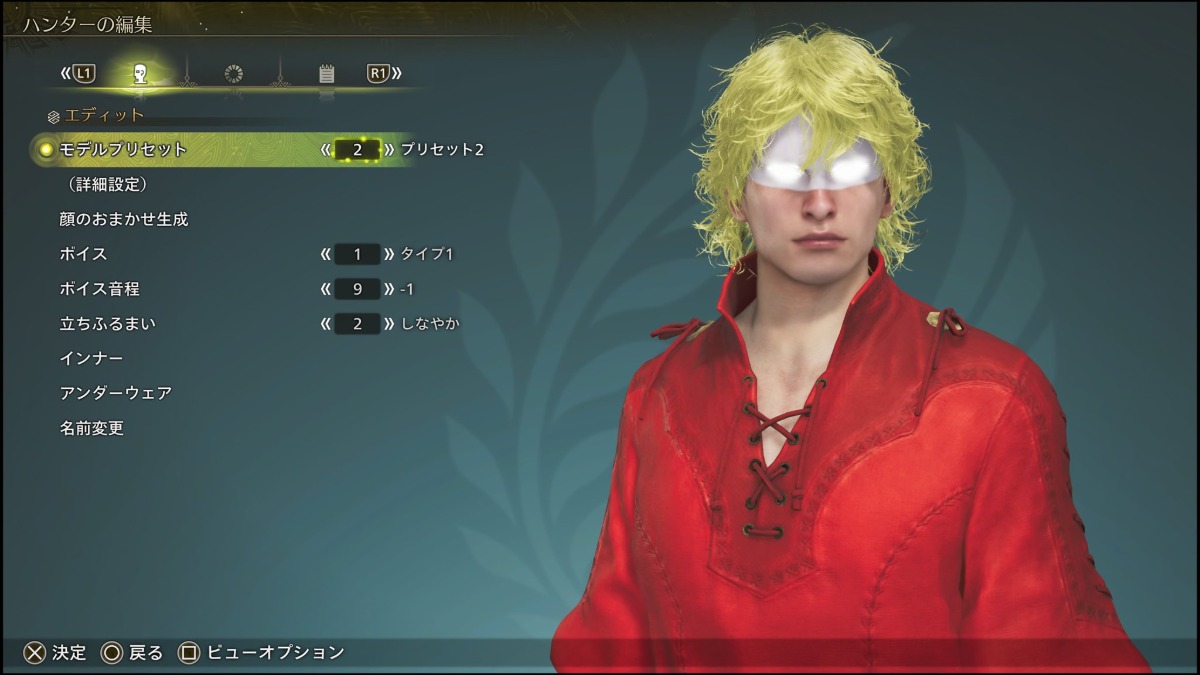
Task: Change demeanor with its right arrow
Action: click(x=390, y=324)
